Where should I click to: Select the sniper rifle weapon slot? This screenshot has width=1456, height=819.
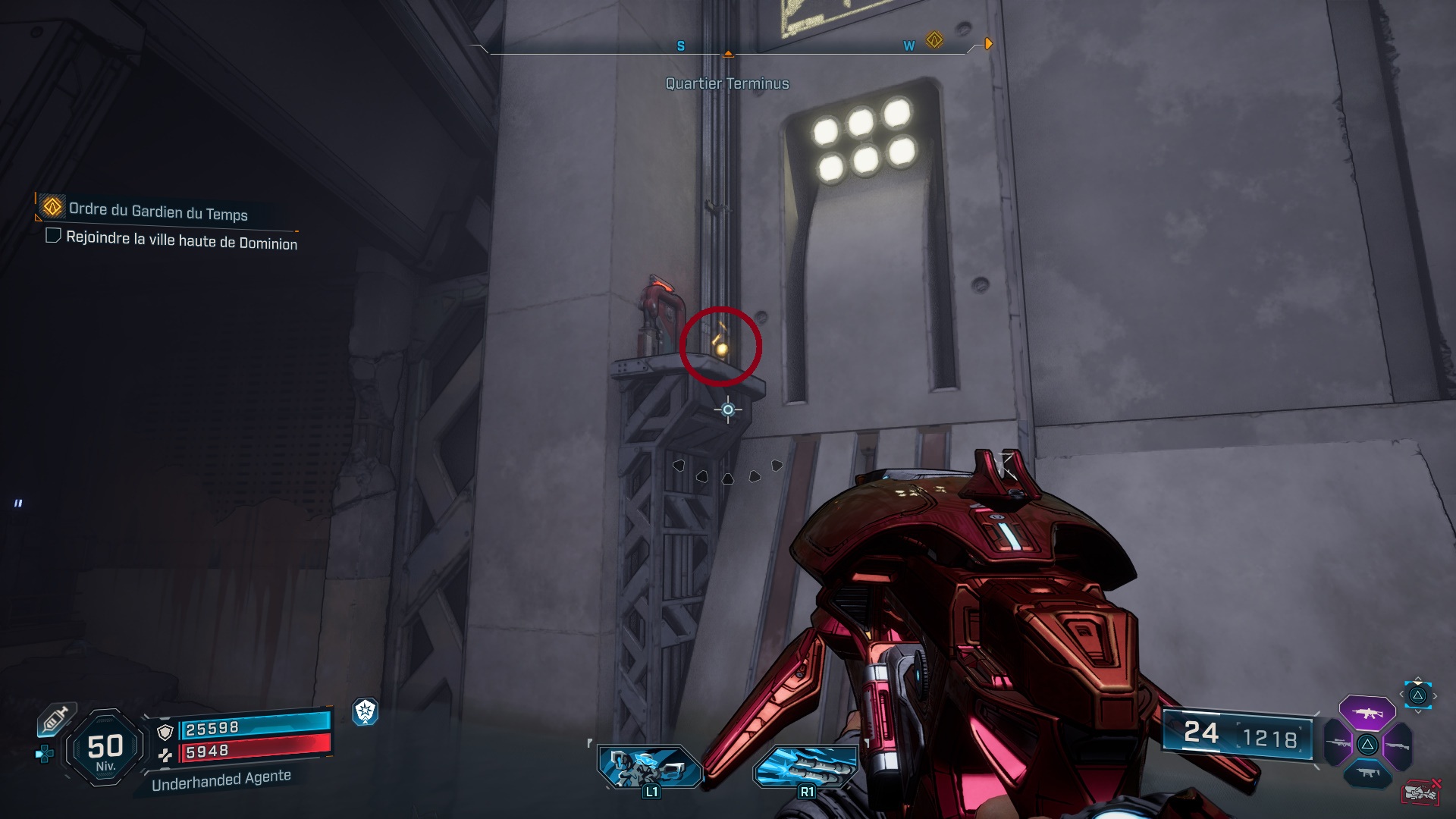tap(1338, 743)
